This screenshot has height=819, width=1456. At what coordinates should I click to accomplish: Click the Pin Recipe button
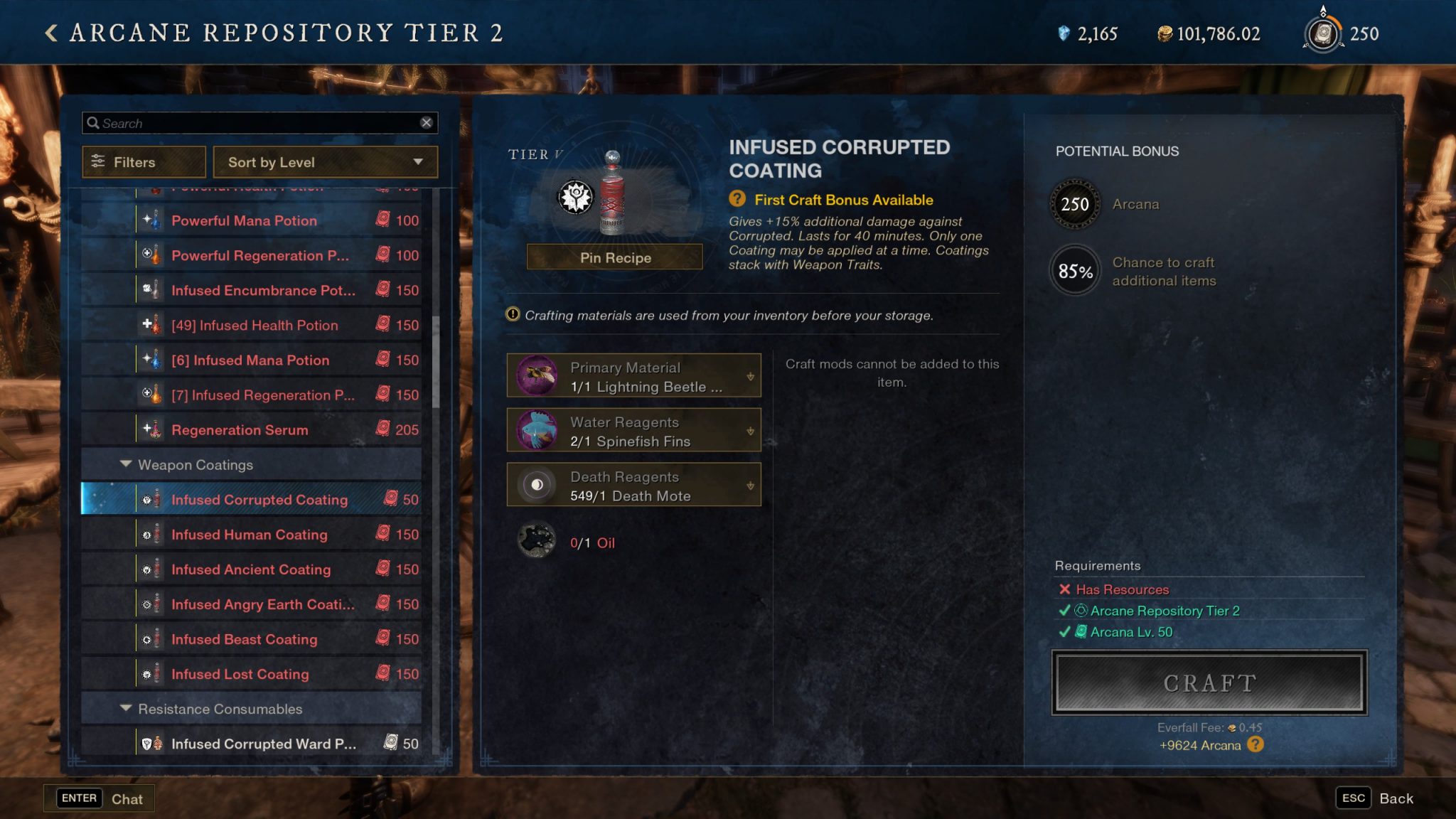[614, 257]
